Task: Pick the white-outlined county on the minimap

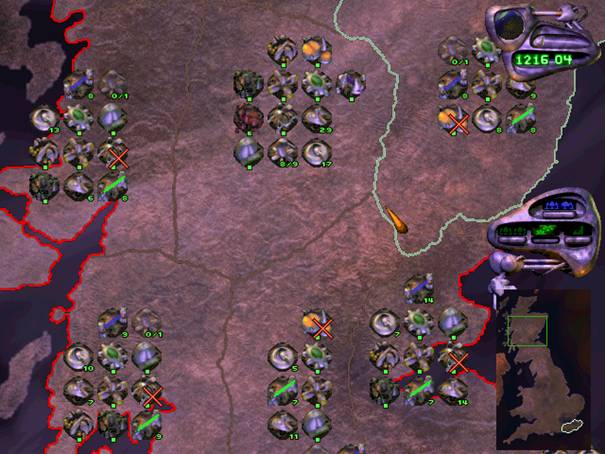Action: 571,426
